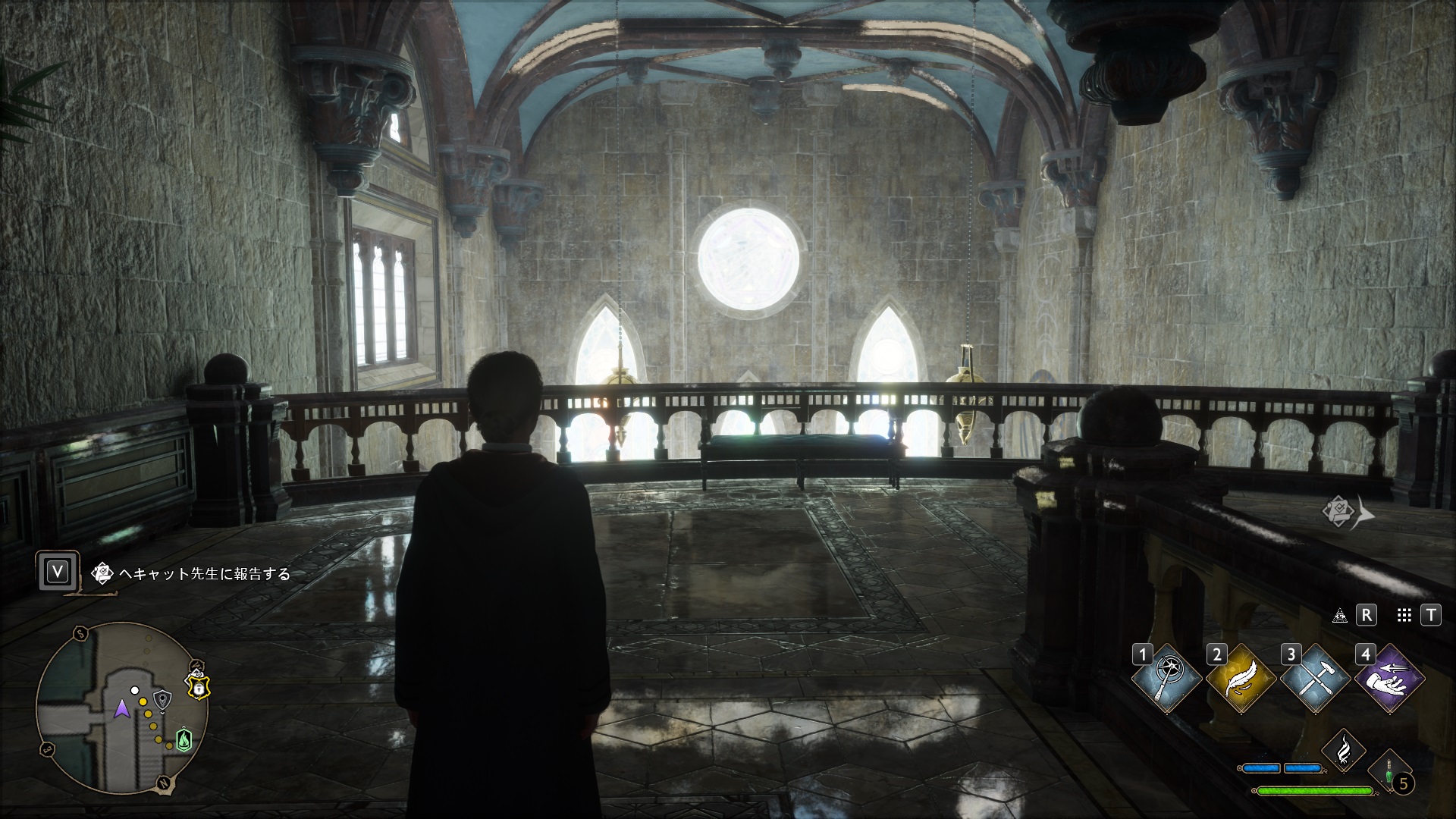The width and height of the screenshot is (1456, 819).
Task: Open the tracked quest ヘキャット先生に報告する
Action: (205, 574)
